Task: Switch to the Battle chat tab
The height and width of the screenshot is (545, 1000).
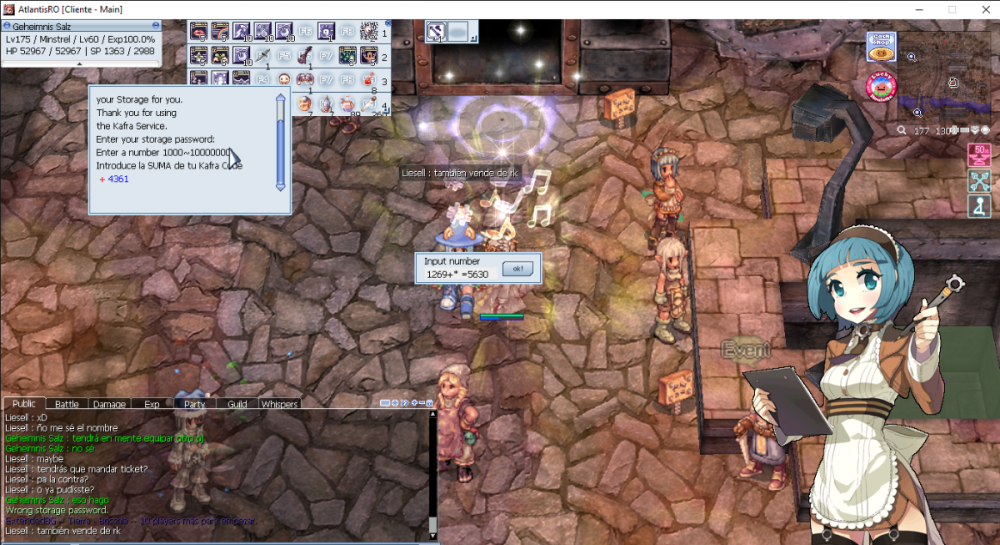Action: point(67,404)
